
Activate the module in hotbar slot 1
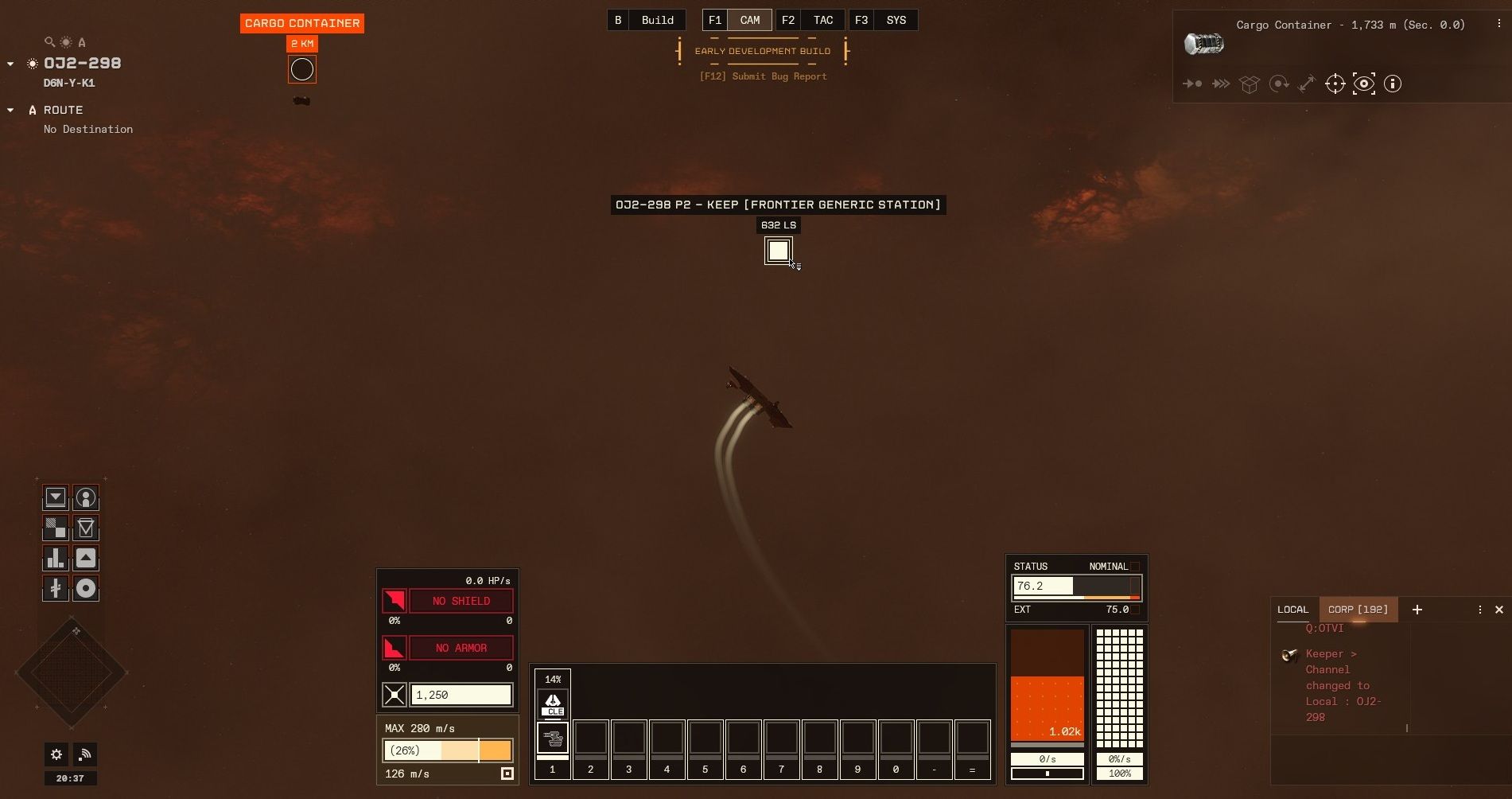tap(552, 738)
